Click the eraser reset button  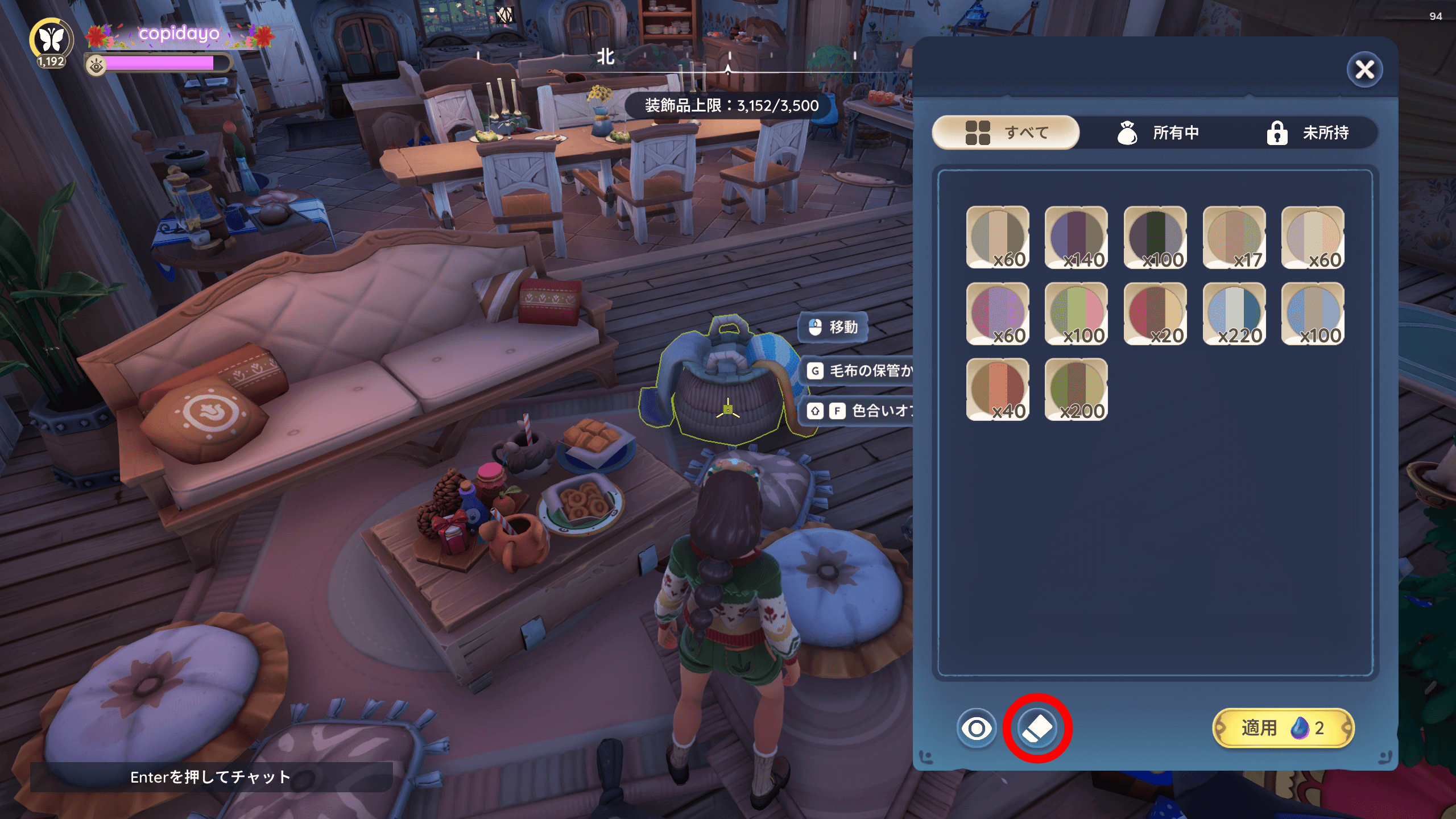click(1037, 728)
